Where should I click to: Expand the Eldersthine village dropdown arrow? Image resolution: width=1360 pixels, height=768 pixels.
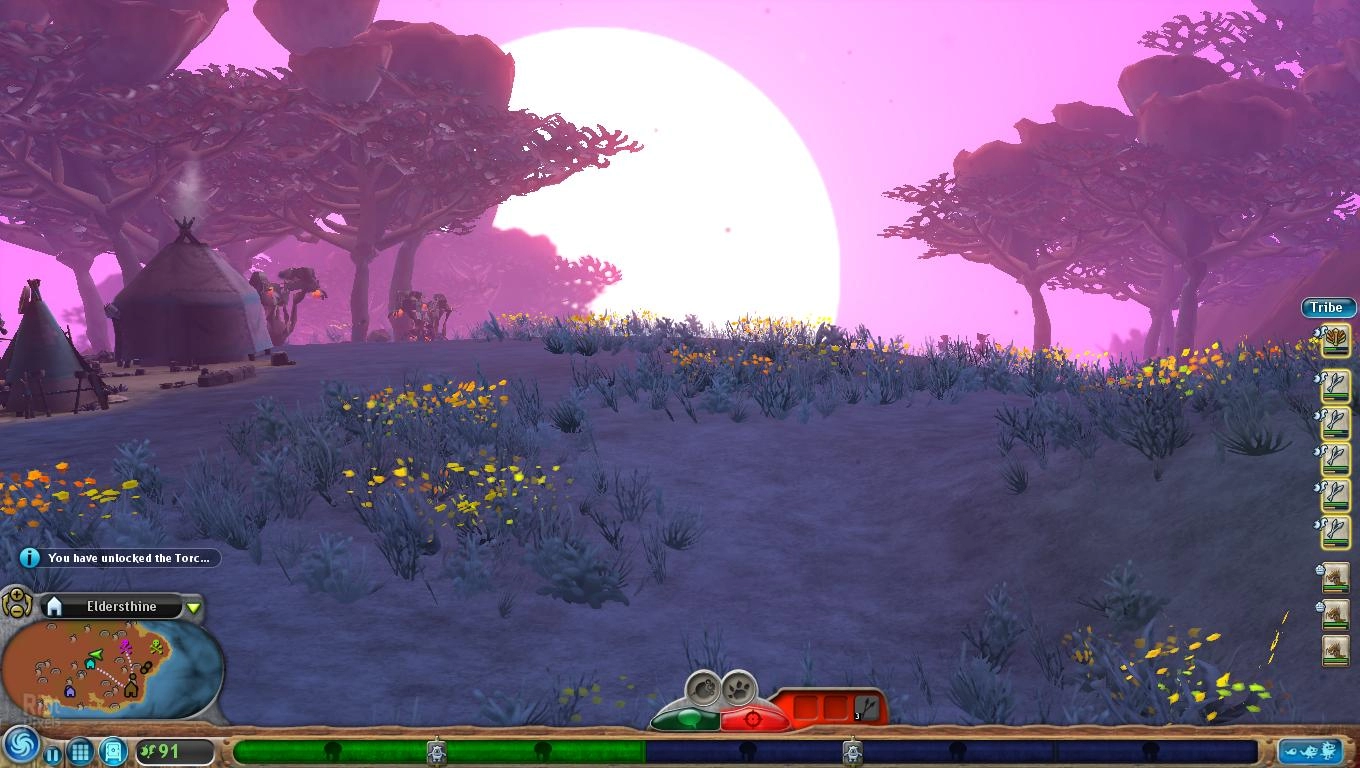(x=194, y=607)
